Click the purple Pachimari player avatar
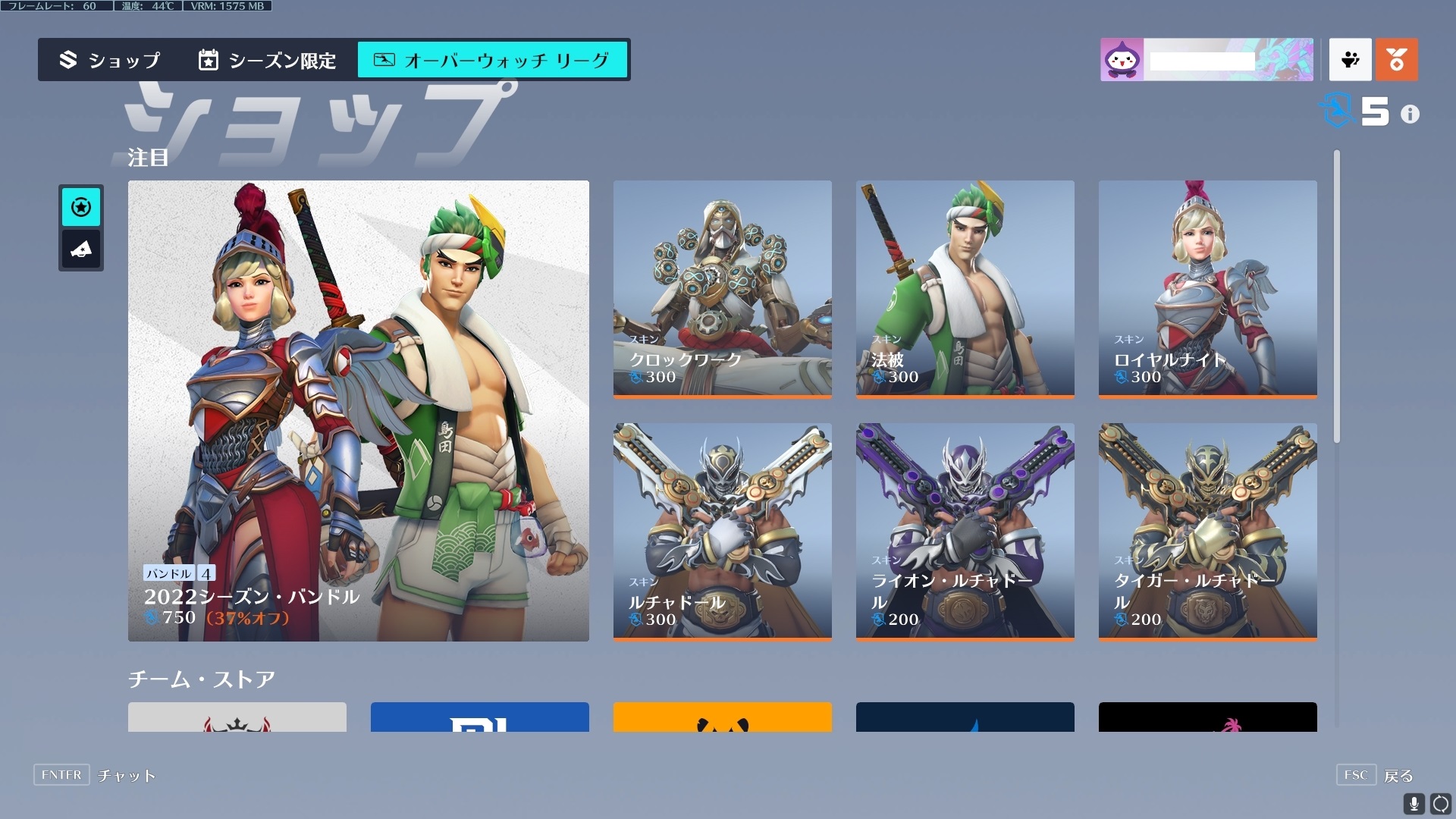 click(1122, 59)
